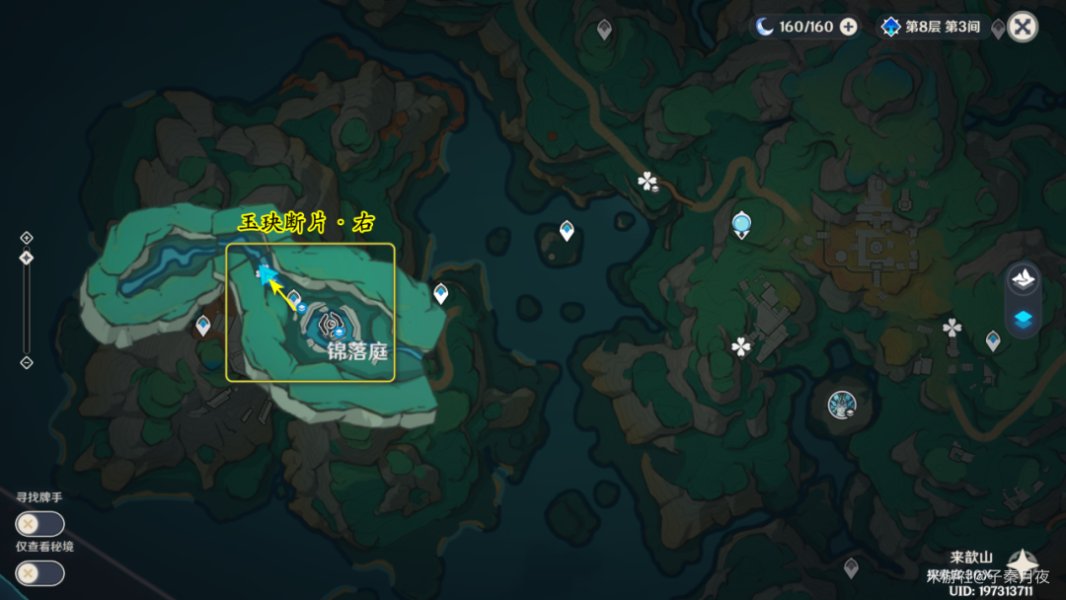Zoom out with the slider's minus button

point(27,362)
